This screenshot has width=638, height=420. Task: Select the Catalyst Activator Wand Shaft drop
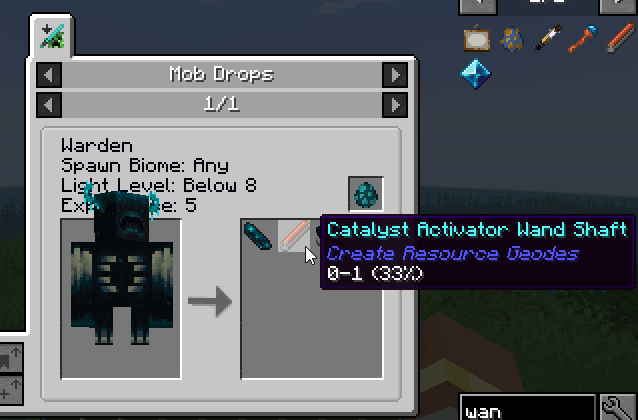[292, 237]
